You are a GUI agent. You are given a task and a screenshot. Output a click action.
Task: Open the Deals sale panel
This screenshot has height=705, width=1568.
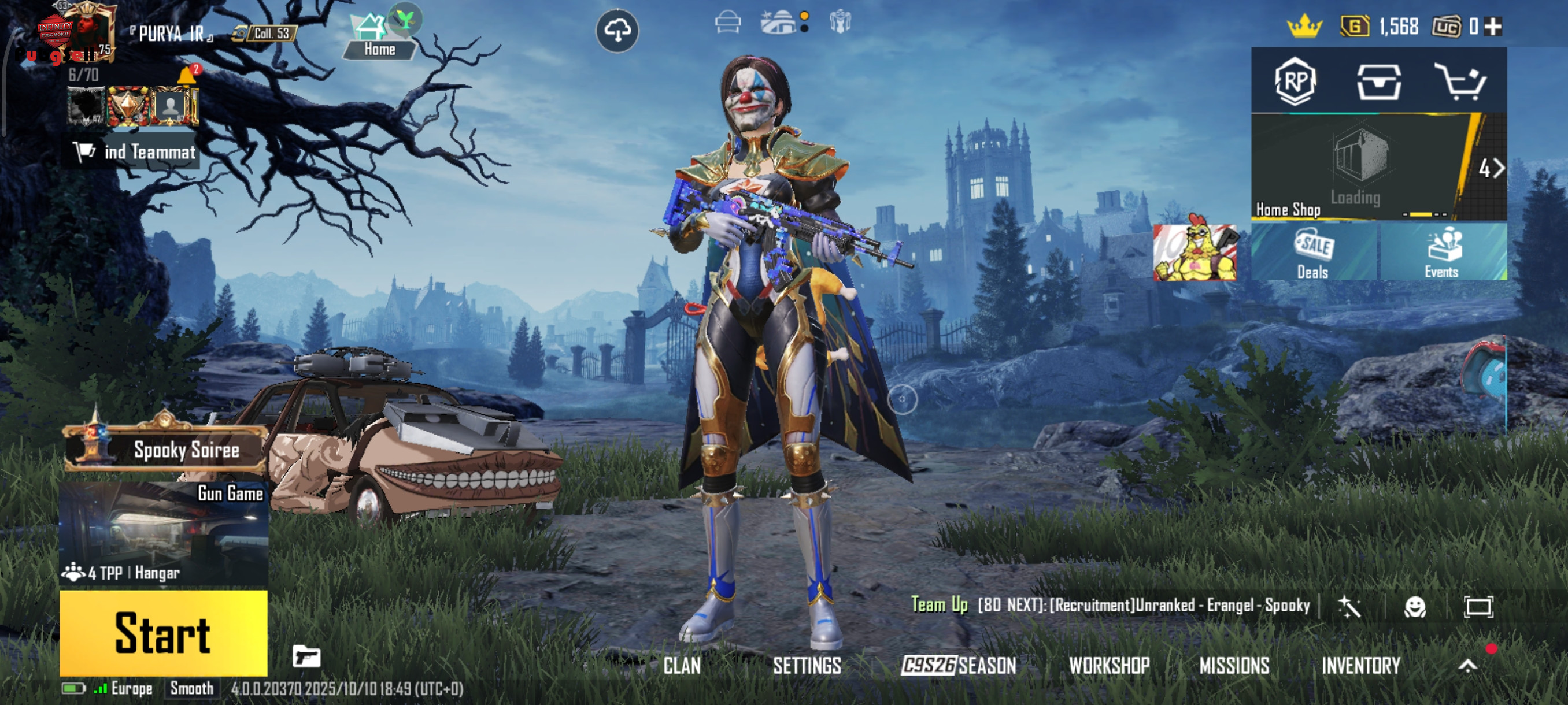[x=1314, y=253]
